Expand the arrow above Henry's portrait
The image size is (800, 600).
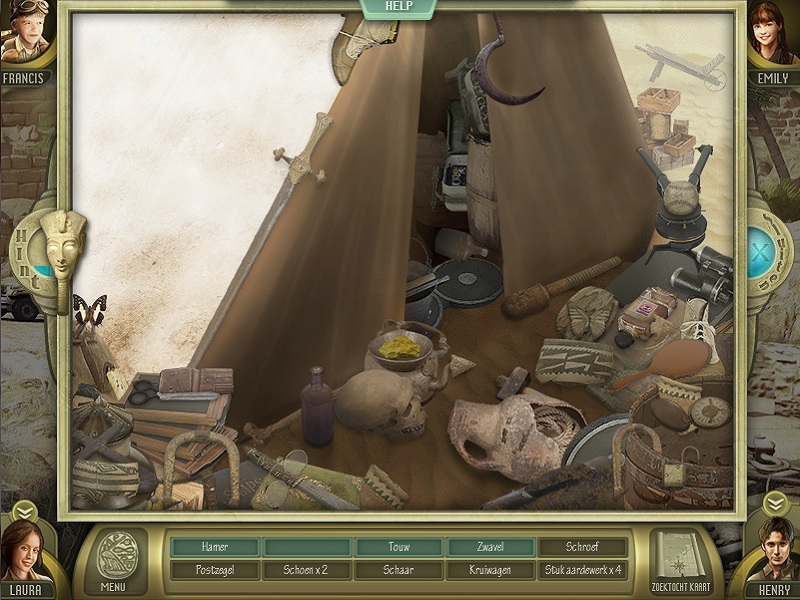coord(775,500)
